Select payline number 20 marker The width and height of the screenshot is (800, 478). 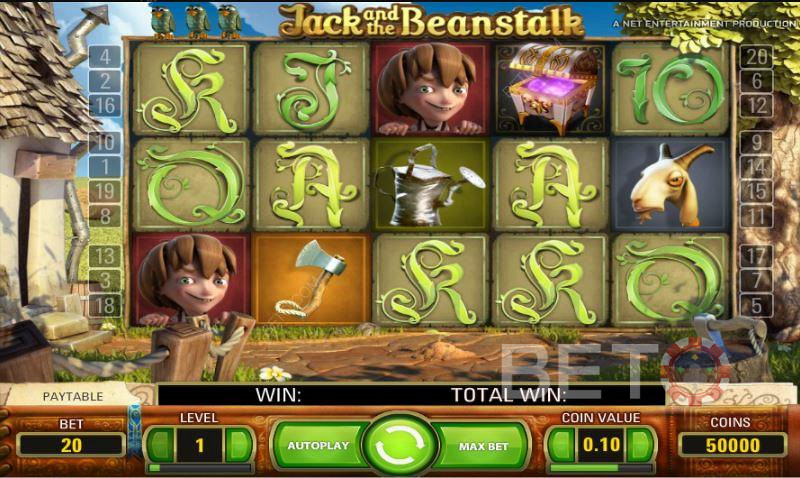(757, 56)
